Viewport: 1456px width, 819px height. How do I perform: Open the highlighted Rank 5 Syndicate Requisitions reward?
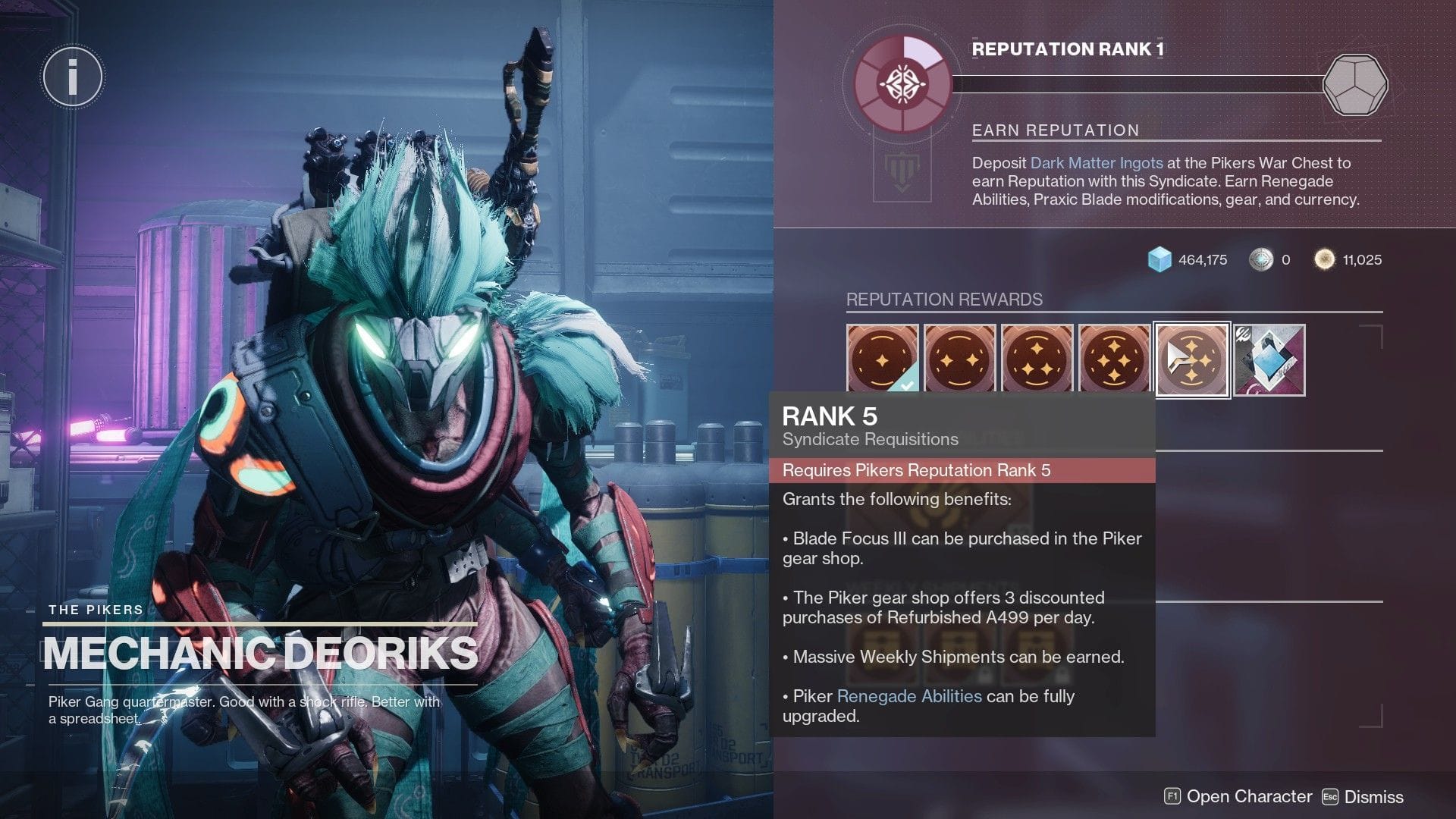point(1191,359)
